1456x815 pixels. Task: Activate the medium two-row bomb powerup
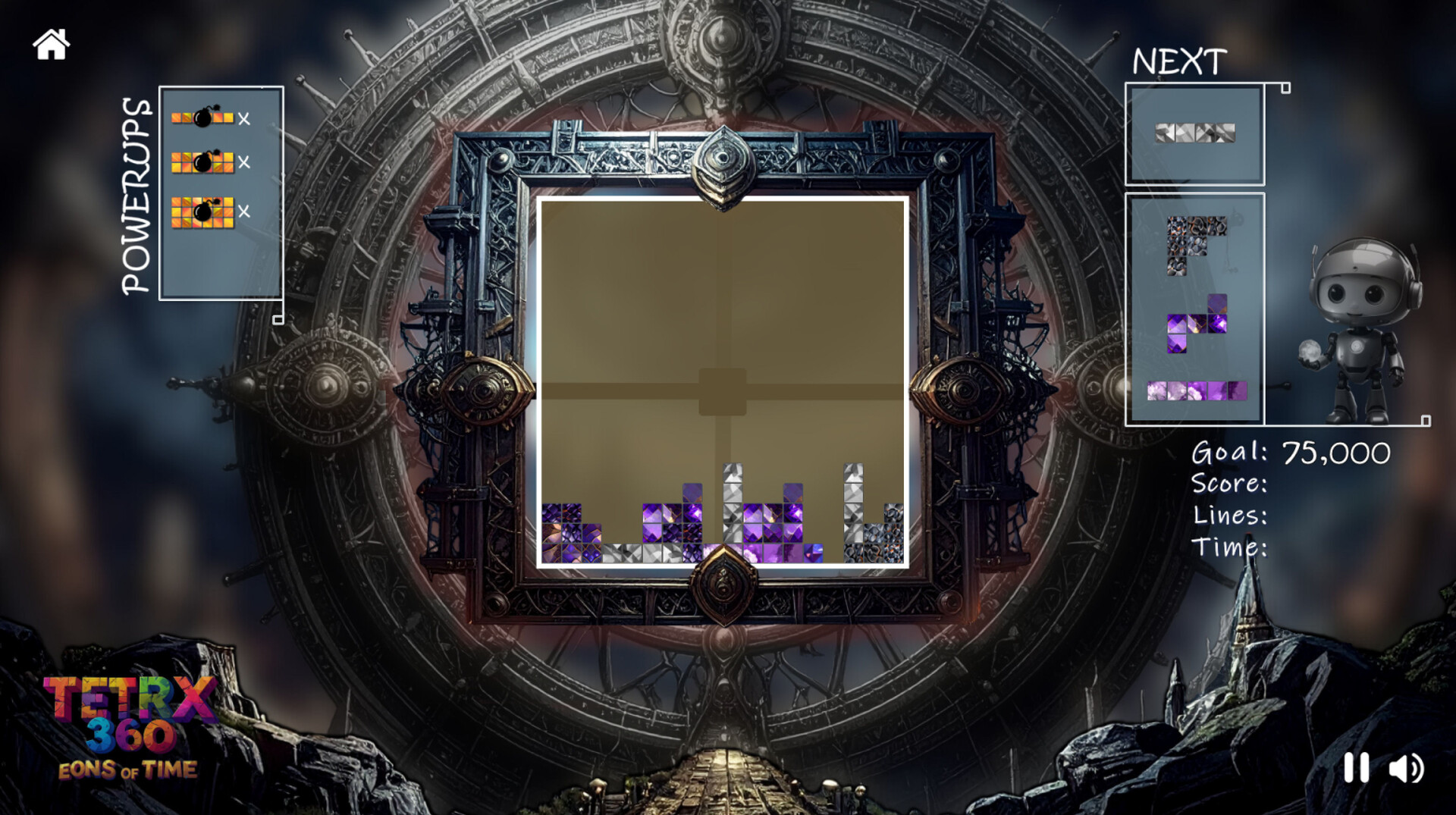(201, 163)
